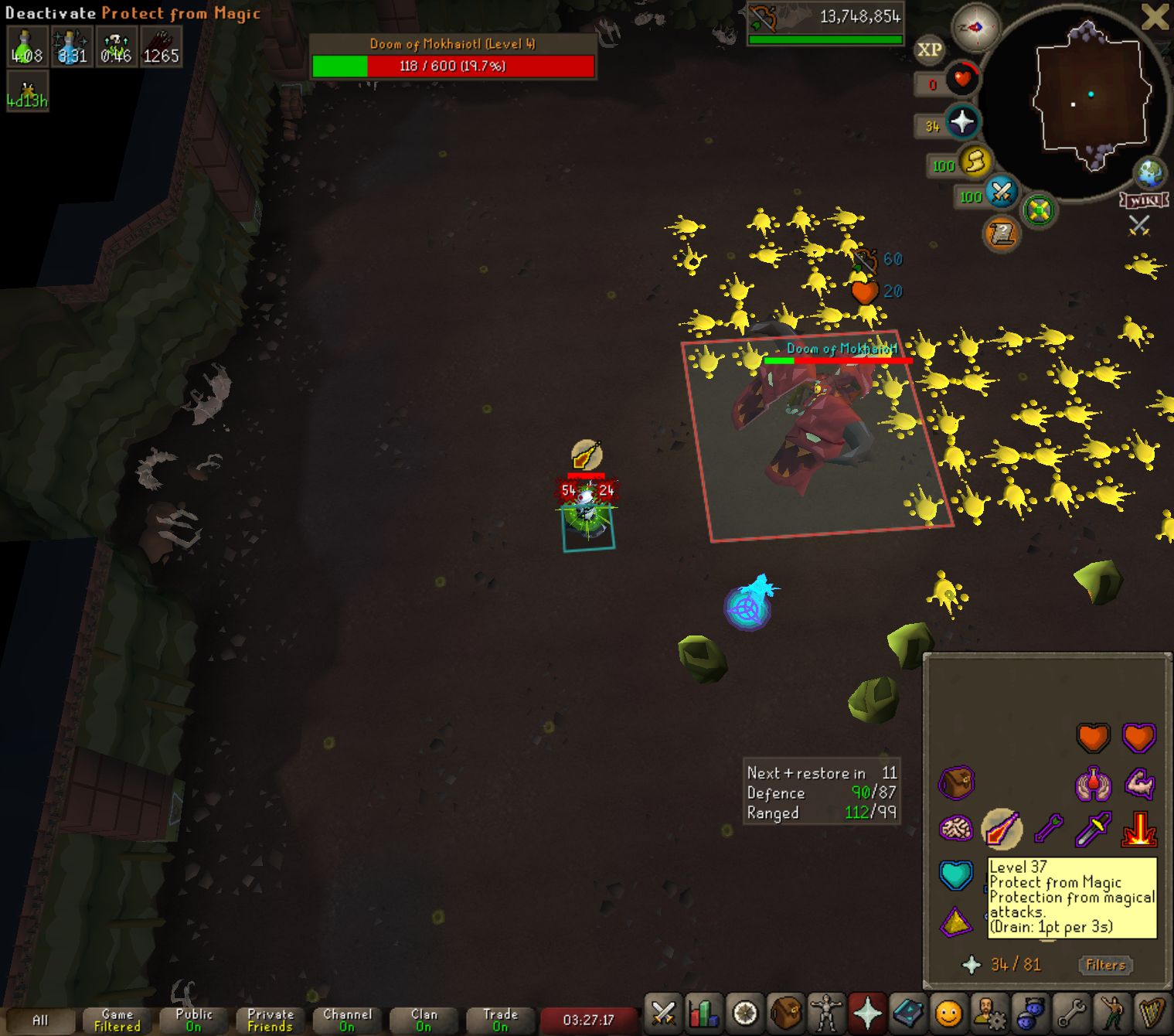Viewport: 1174px width, 1036px height.
Task: Activate the Protect from Missiles arrow prayer
Action: click(x=1049, y=830)
